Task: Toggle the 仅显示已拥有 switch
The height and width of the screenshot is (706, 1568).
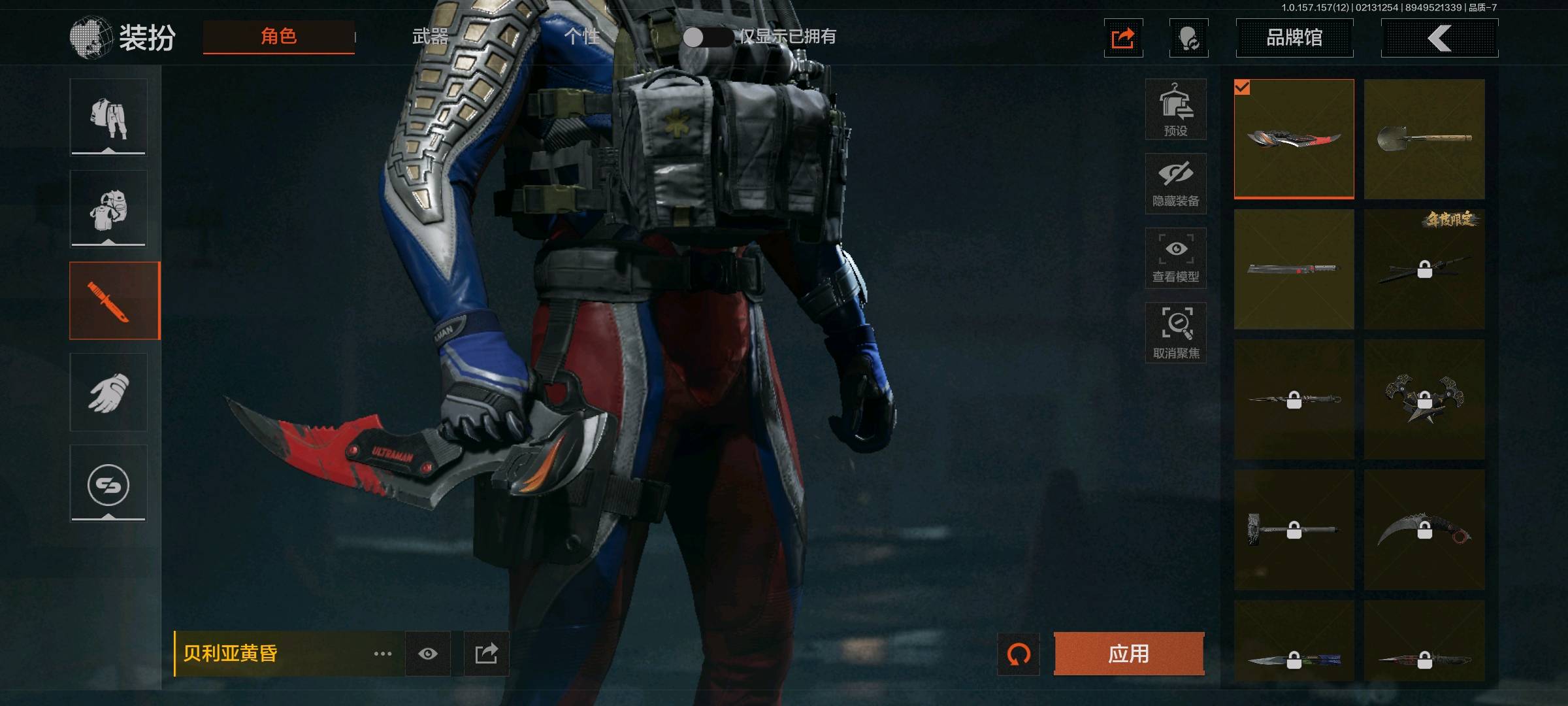Action: pos(708,37)
